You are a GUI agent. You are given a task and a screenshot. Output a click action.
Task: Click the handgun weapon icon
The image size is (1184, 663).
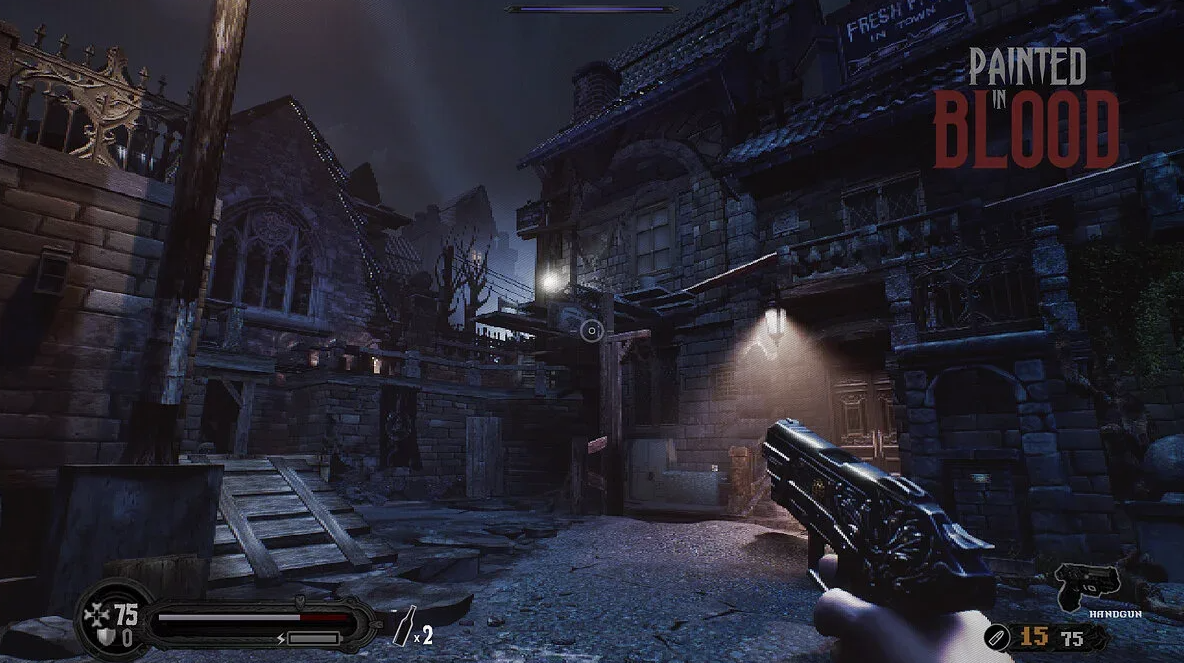(x=1087, y=582)
